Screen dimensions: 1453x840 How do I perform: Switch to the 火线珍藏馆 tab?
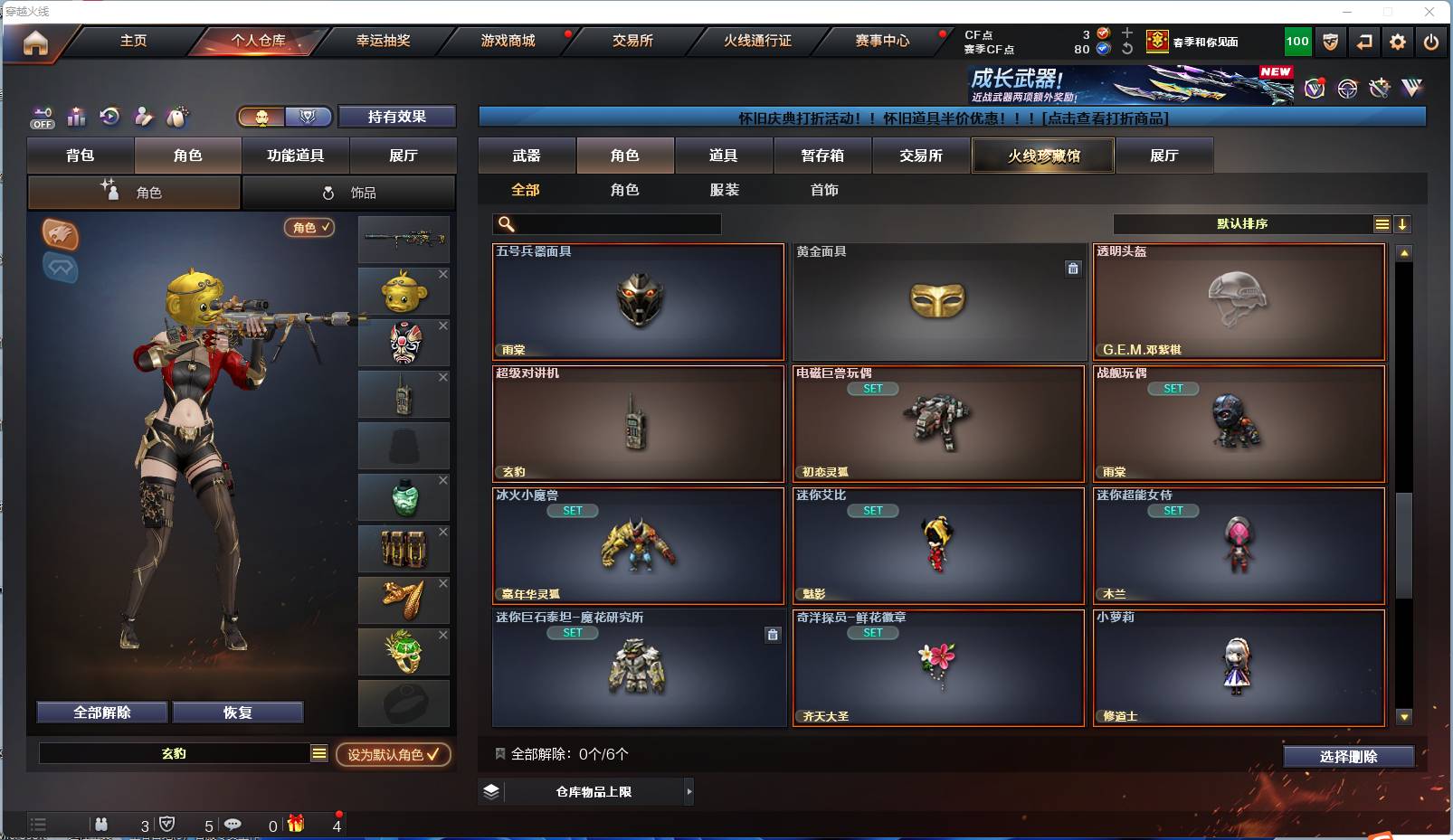click(x=1042, y=156)
